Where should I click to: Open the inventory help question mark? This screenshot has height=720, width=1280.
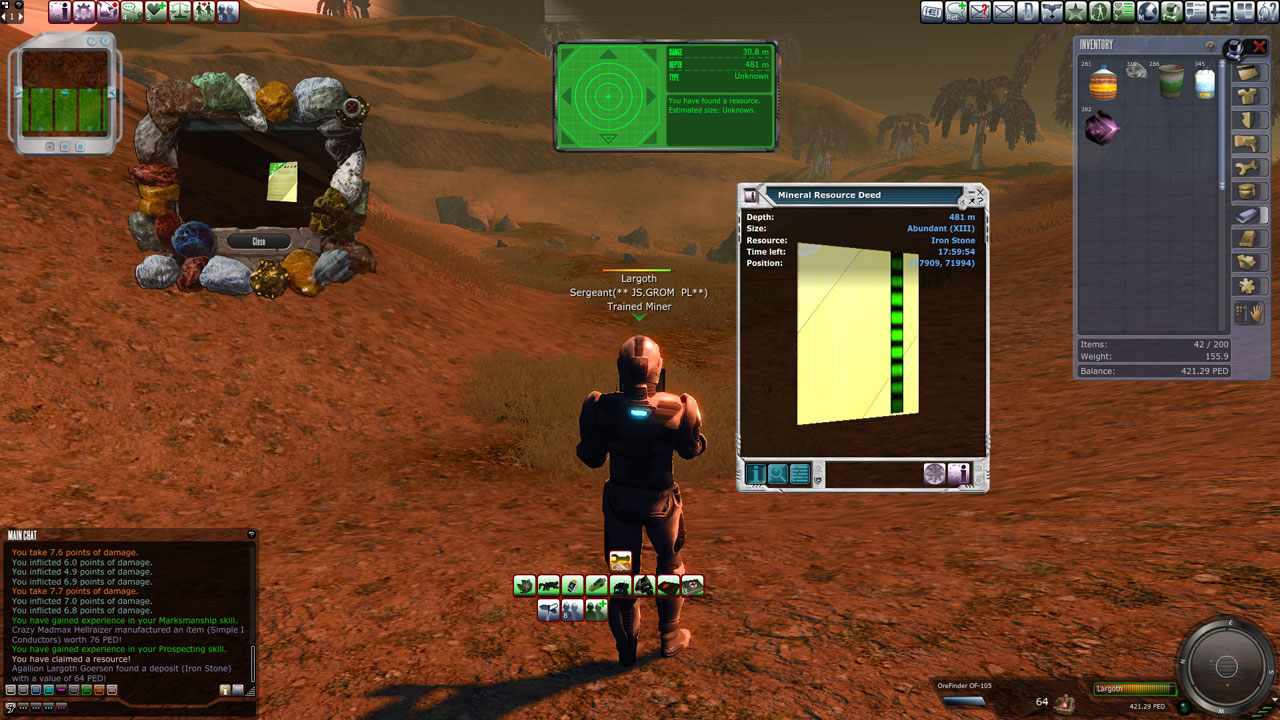[1210, 46]
